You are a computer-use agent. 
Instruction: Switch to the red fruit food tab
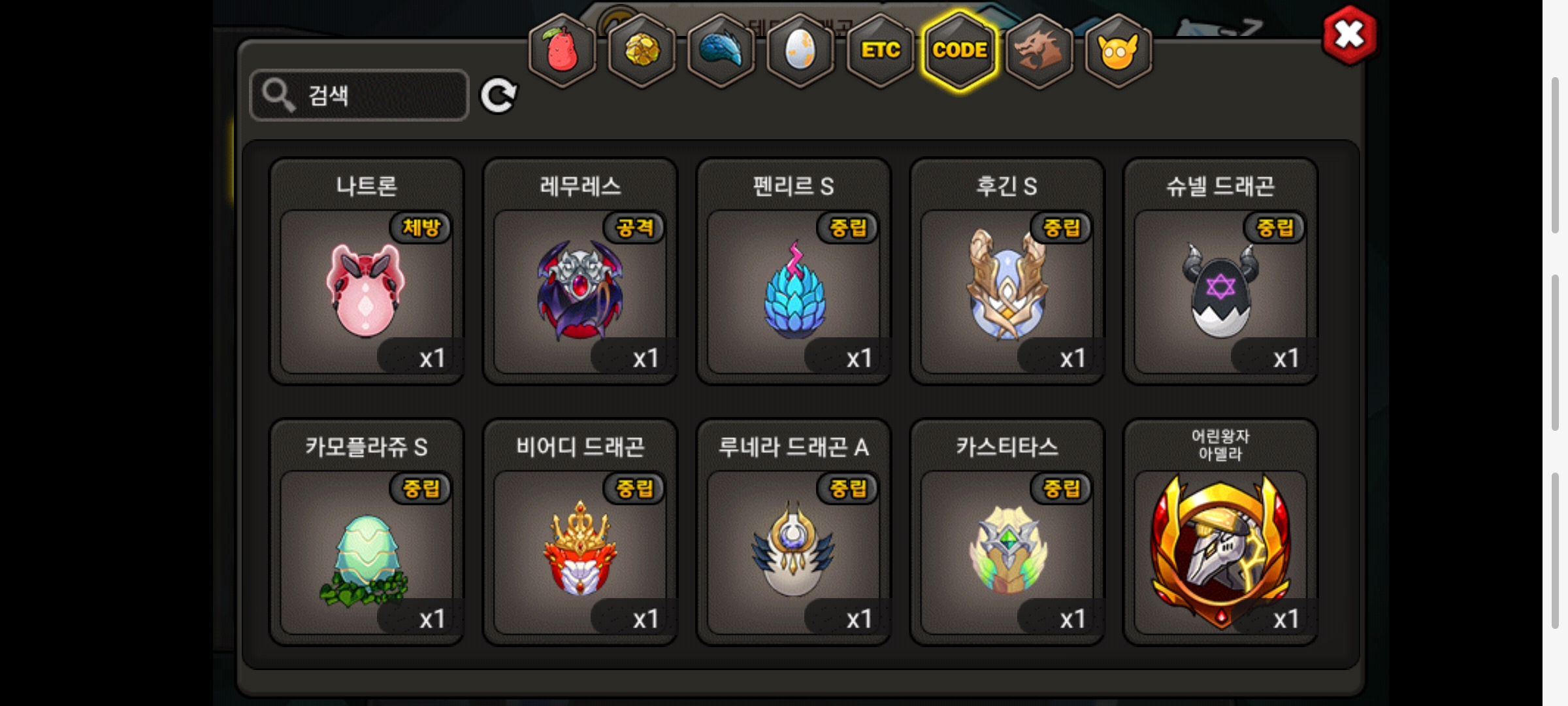point(562,51)
